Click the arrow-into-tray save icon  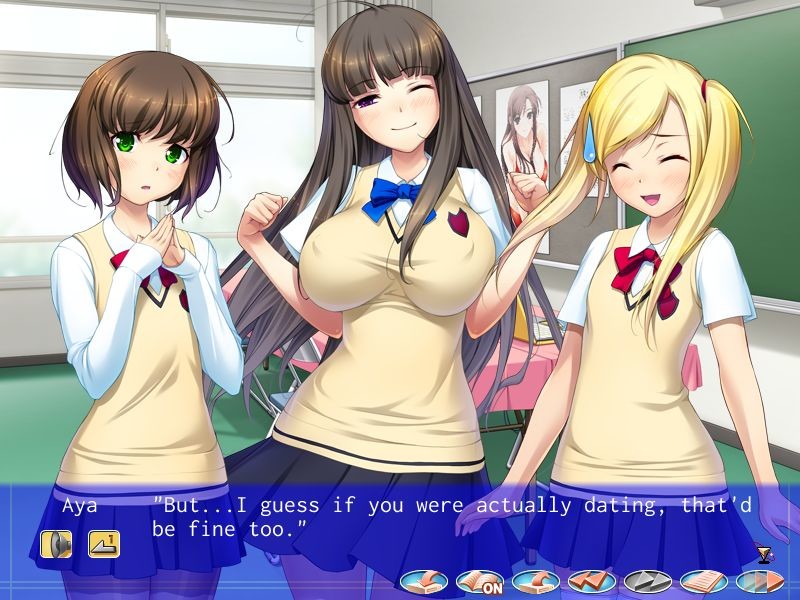coord(424,580)
